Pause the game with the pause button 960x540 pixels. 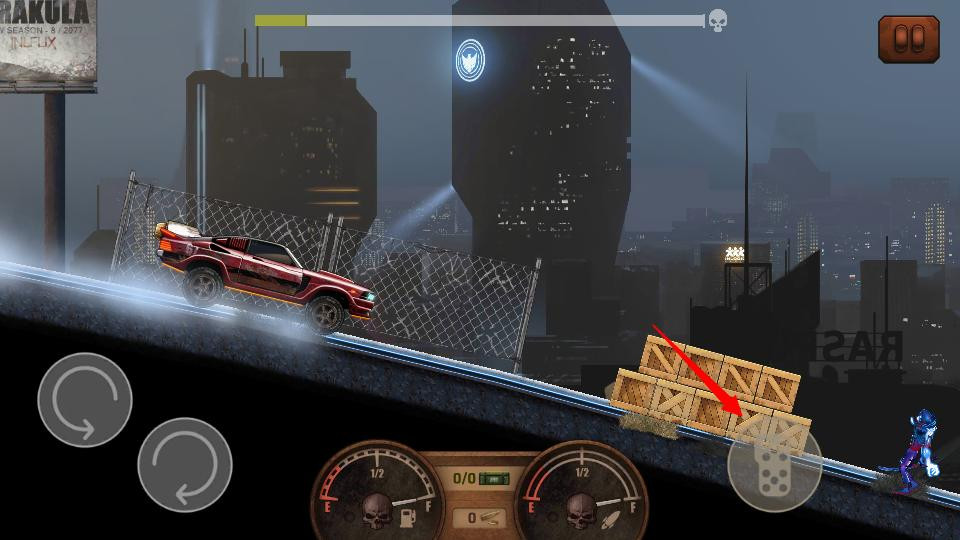908,39
